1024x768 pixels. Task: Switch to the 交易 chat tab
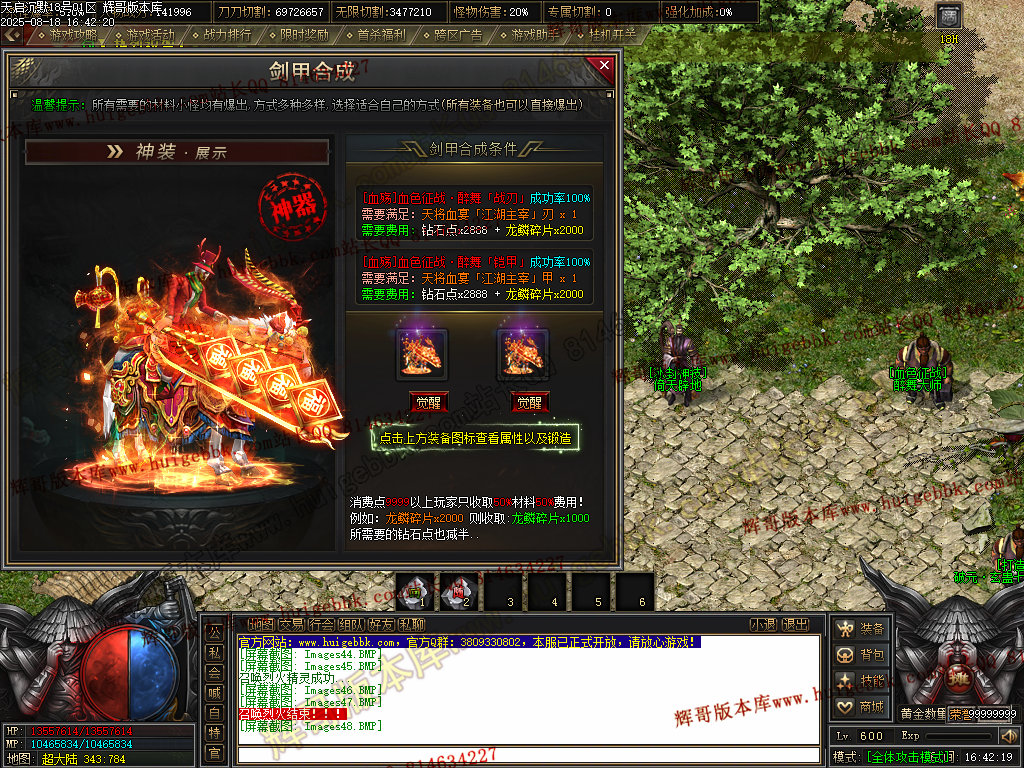291,625
